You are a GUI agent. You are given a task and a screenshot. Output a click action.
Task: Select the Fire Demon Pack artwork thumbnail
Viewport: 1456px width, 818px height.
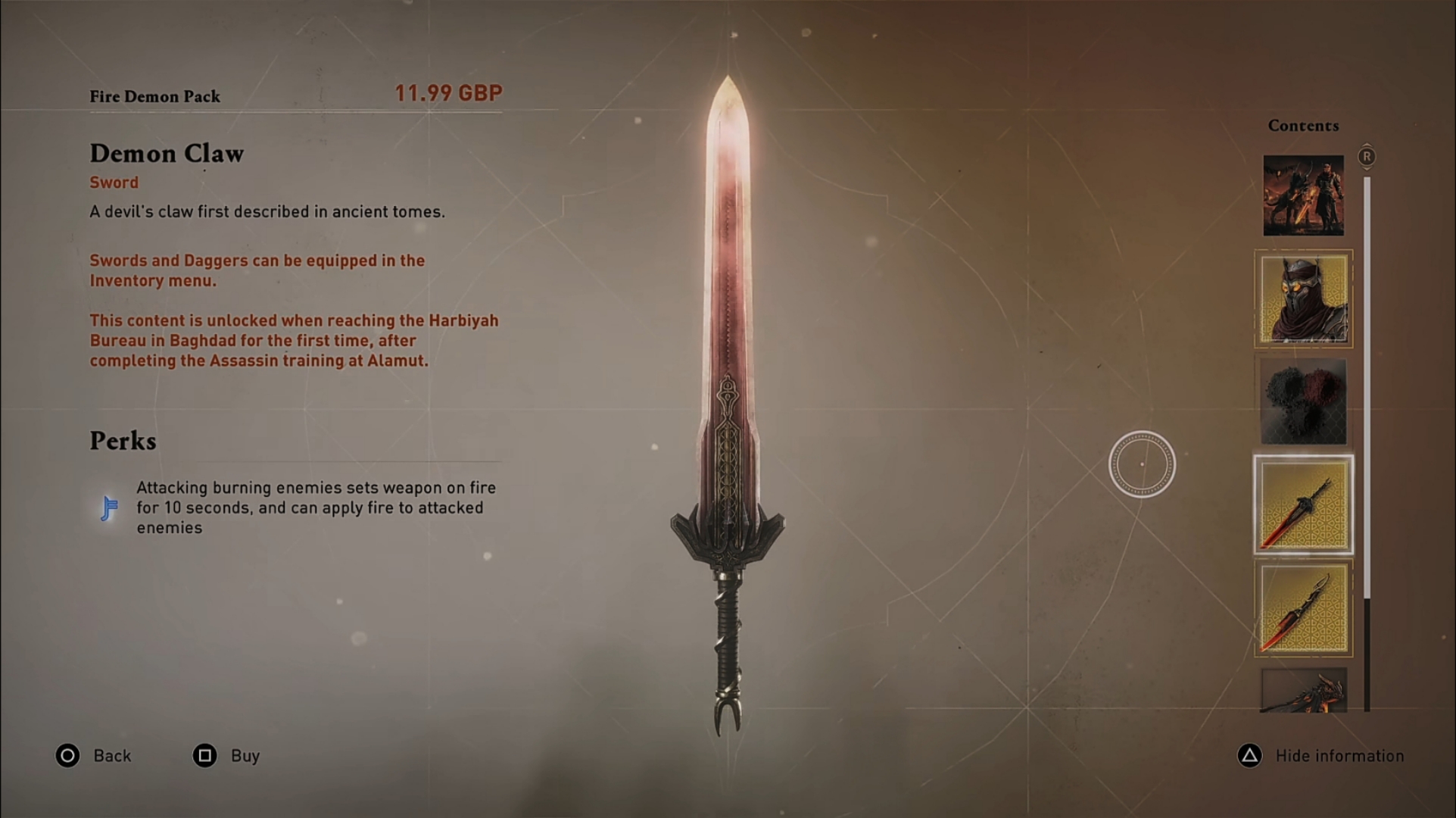[1303, 194]
